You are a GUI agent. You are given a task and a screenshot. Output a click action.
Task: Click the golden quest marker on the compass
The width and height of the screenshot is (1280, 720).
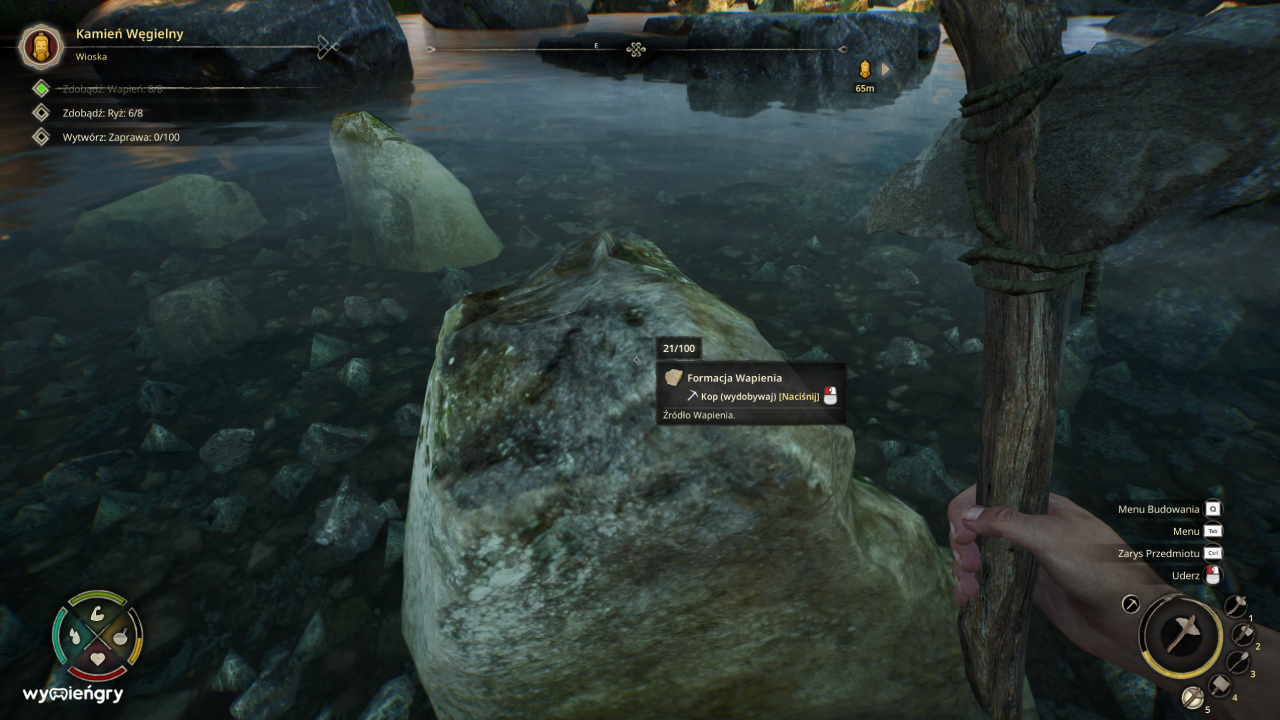point(865,69)
